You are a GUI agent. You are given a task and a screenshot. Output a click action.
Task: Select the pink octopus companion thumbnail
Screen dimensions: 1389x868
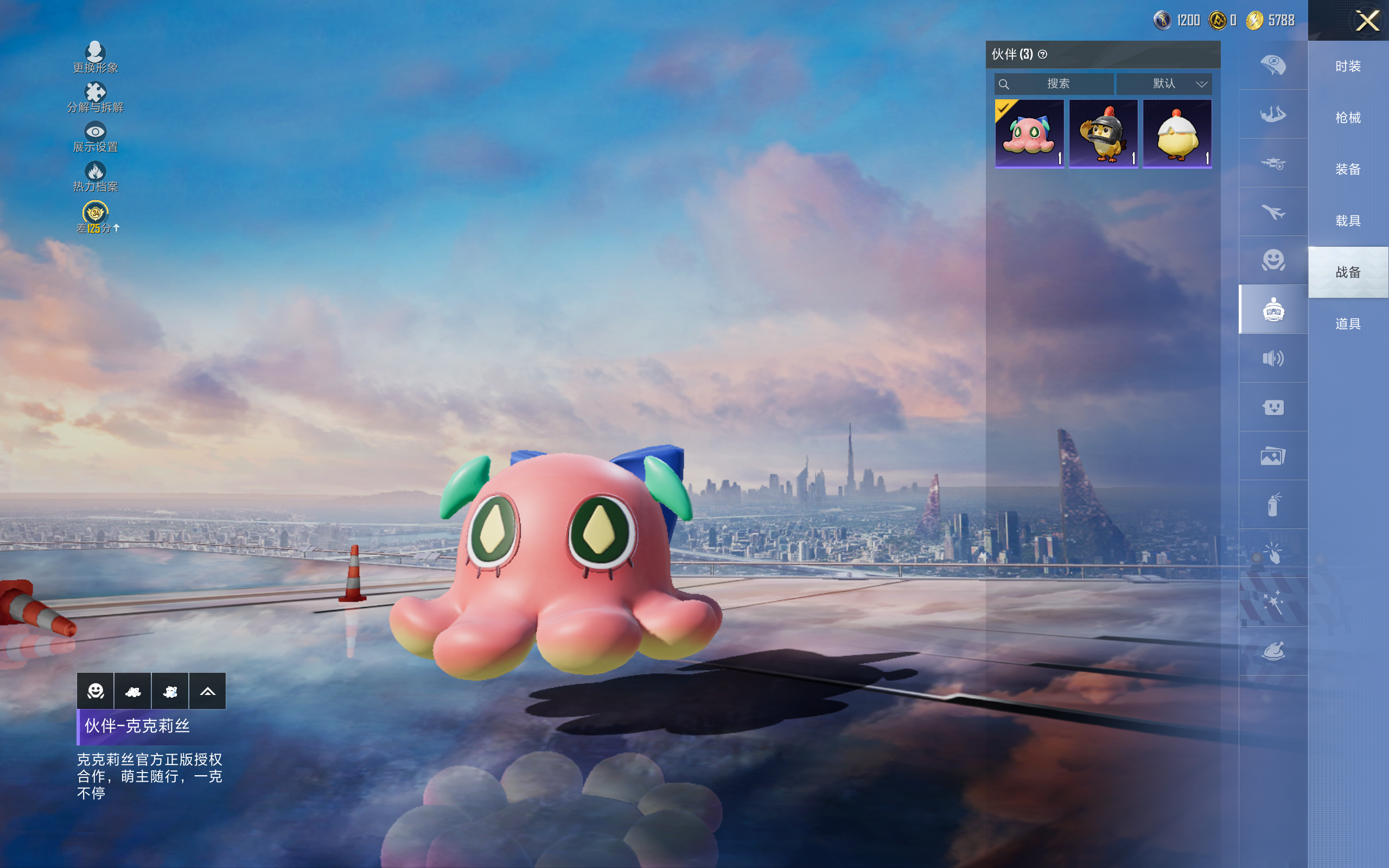[x=1029, y=134]
